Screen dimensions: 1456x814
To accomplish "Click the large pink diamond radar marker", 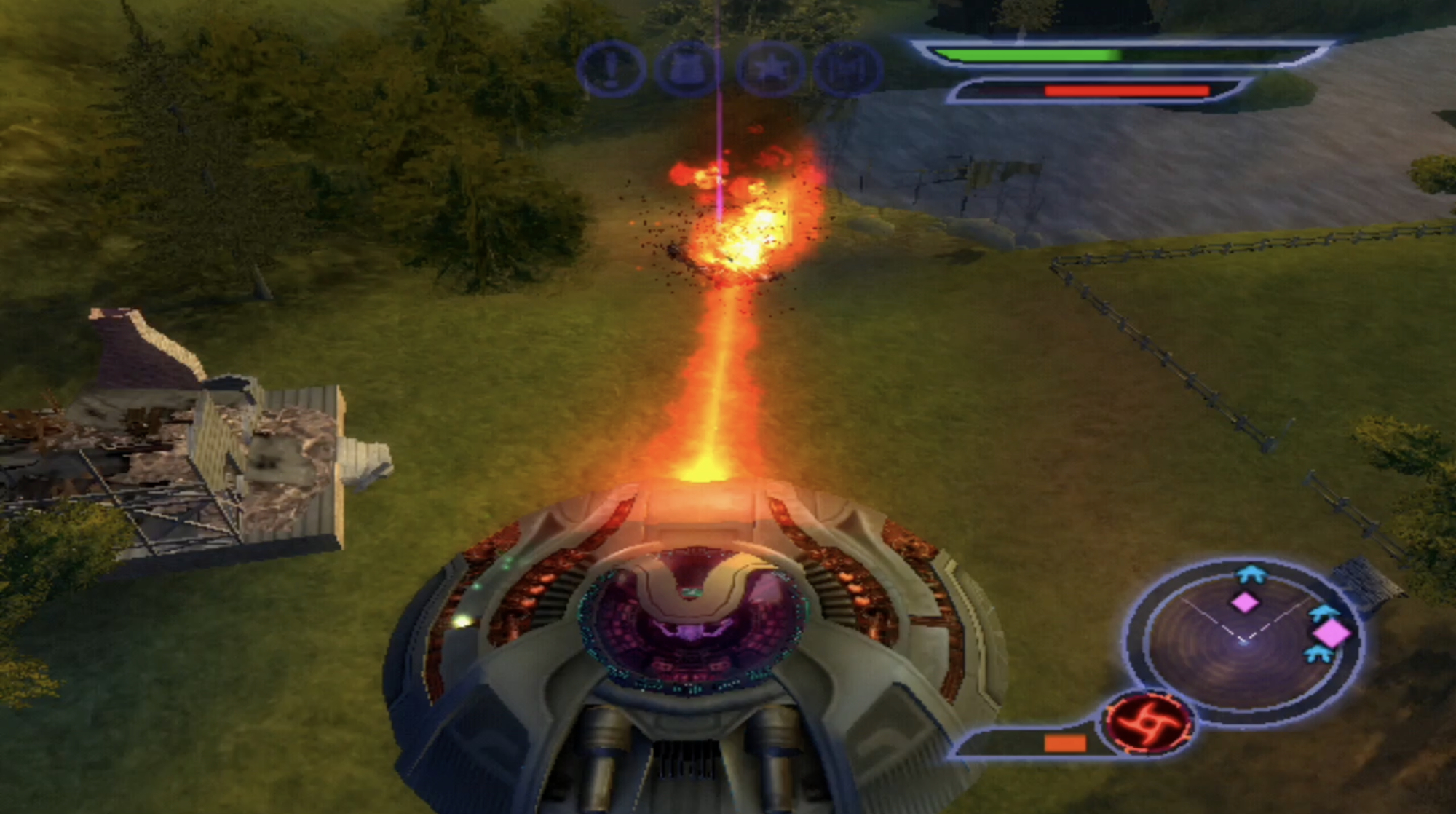I will 1332,633.
